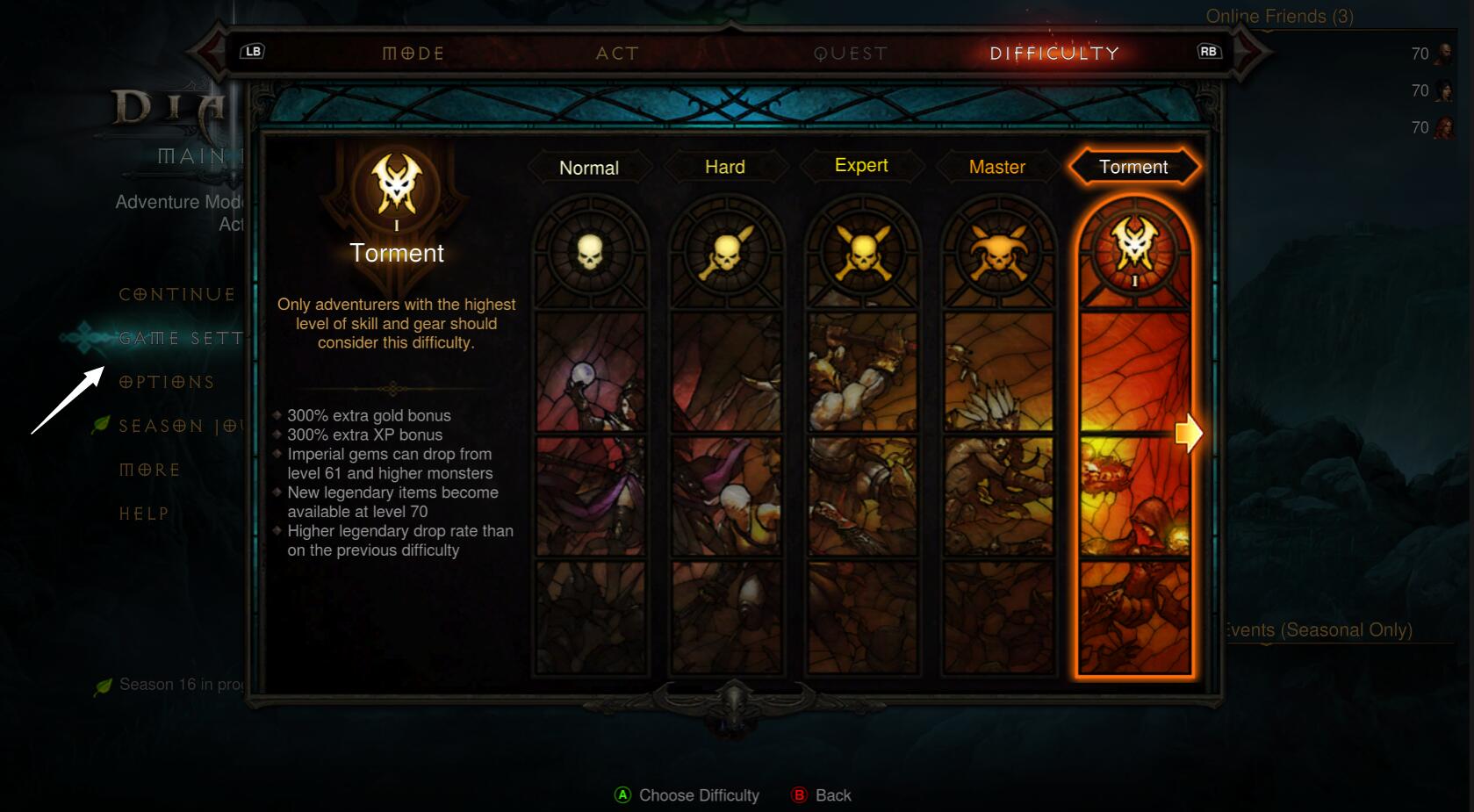Screen dimensions: 1474x812
Task: Select the Torment difficulty label
Action: 1133,167
